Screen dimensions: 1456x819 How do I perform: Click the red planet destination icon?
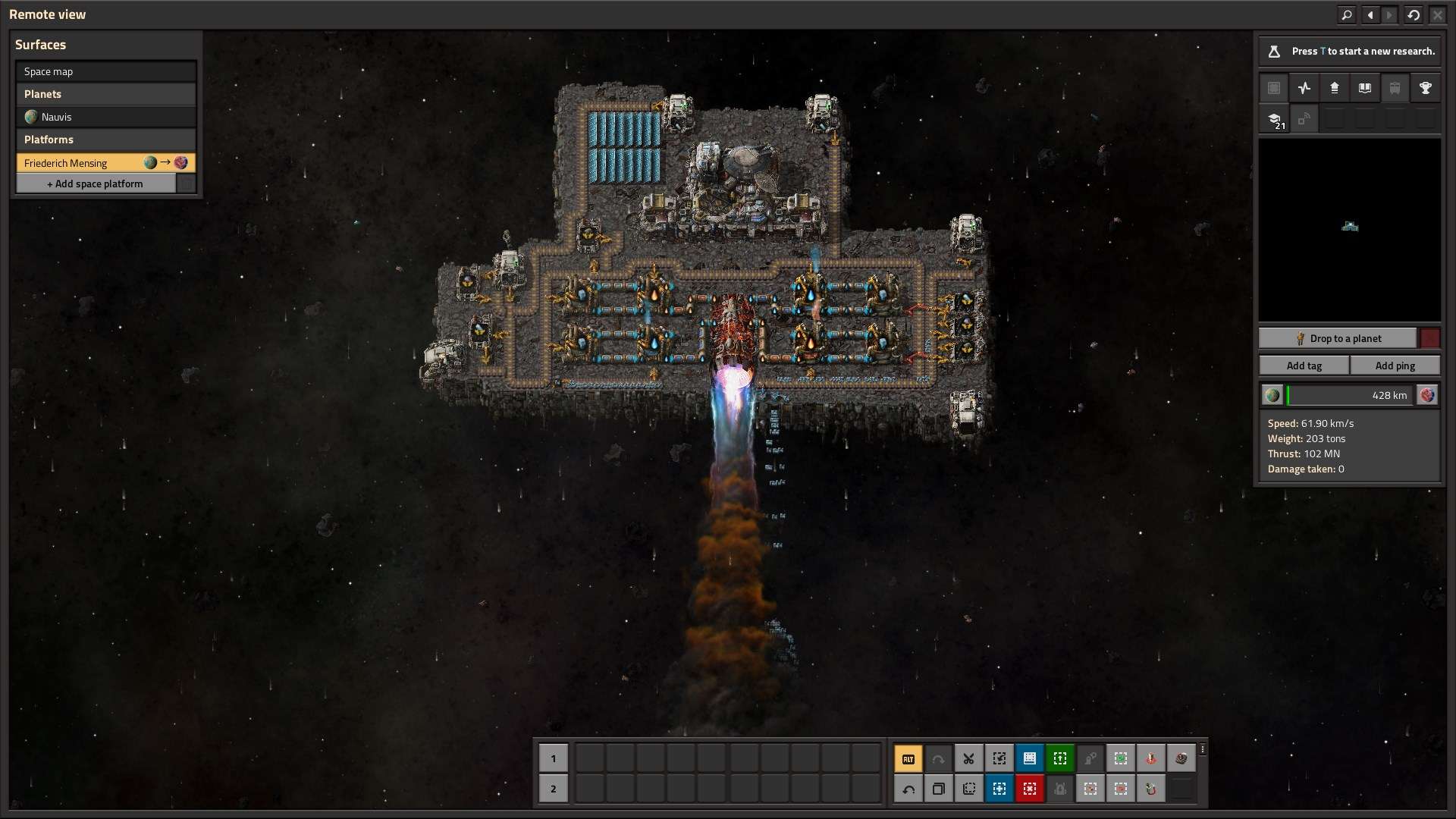pos(1427,395)
